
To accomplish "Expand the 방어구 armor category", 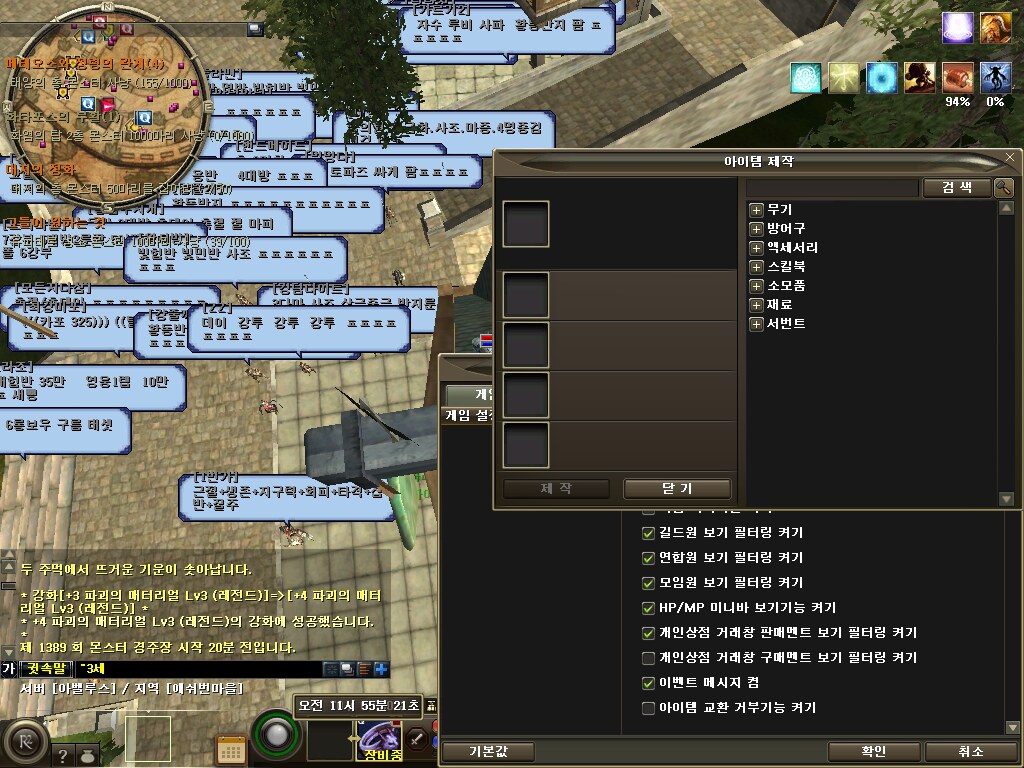I will (x=756, y=229).
